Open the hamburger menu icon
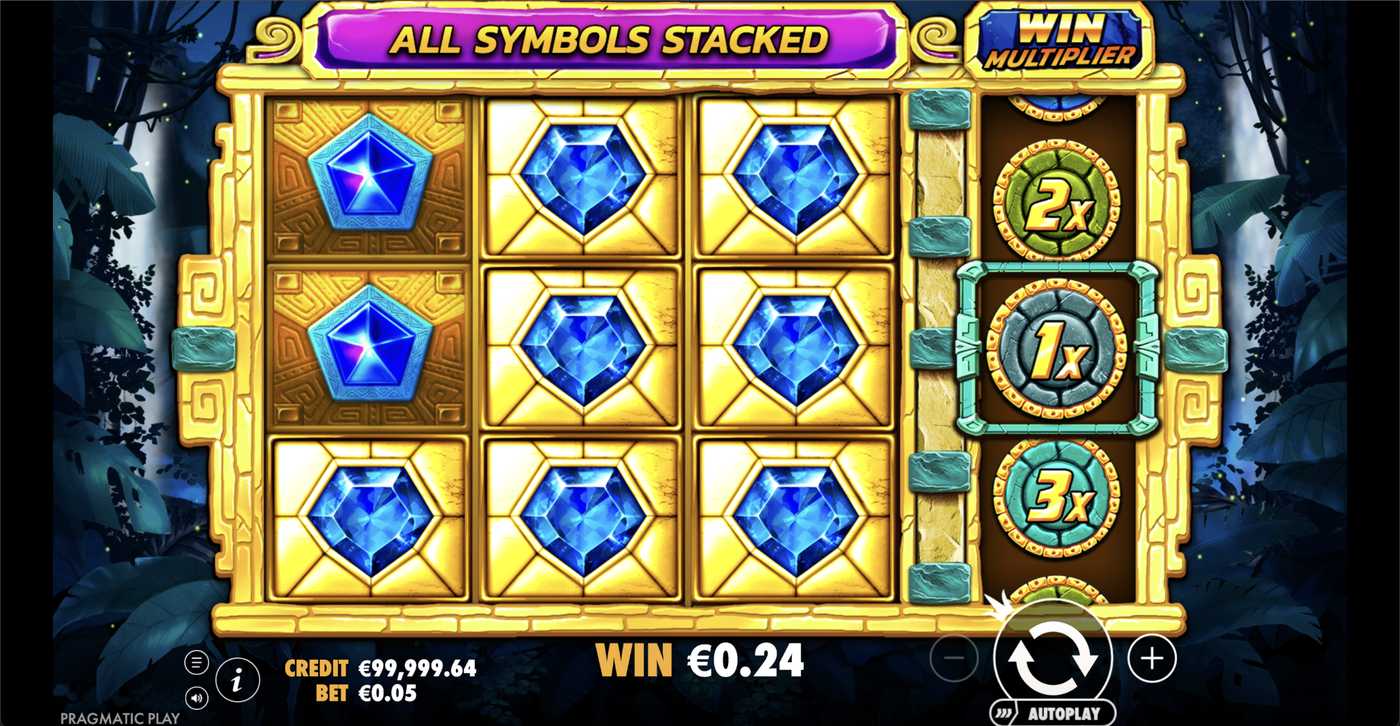1400x726 pixels. click(x=196, y=660)
